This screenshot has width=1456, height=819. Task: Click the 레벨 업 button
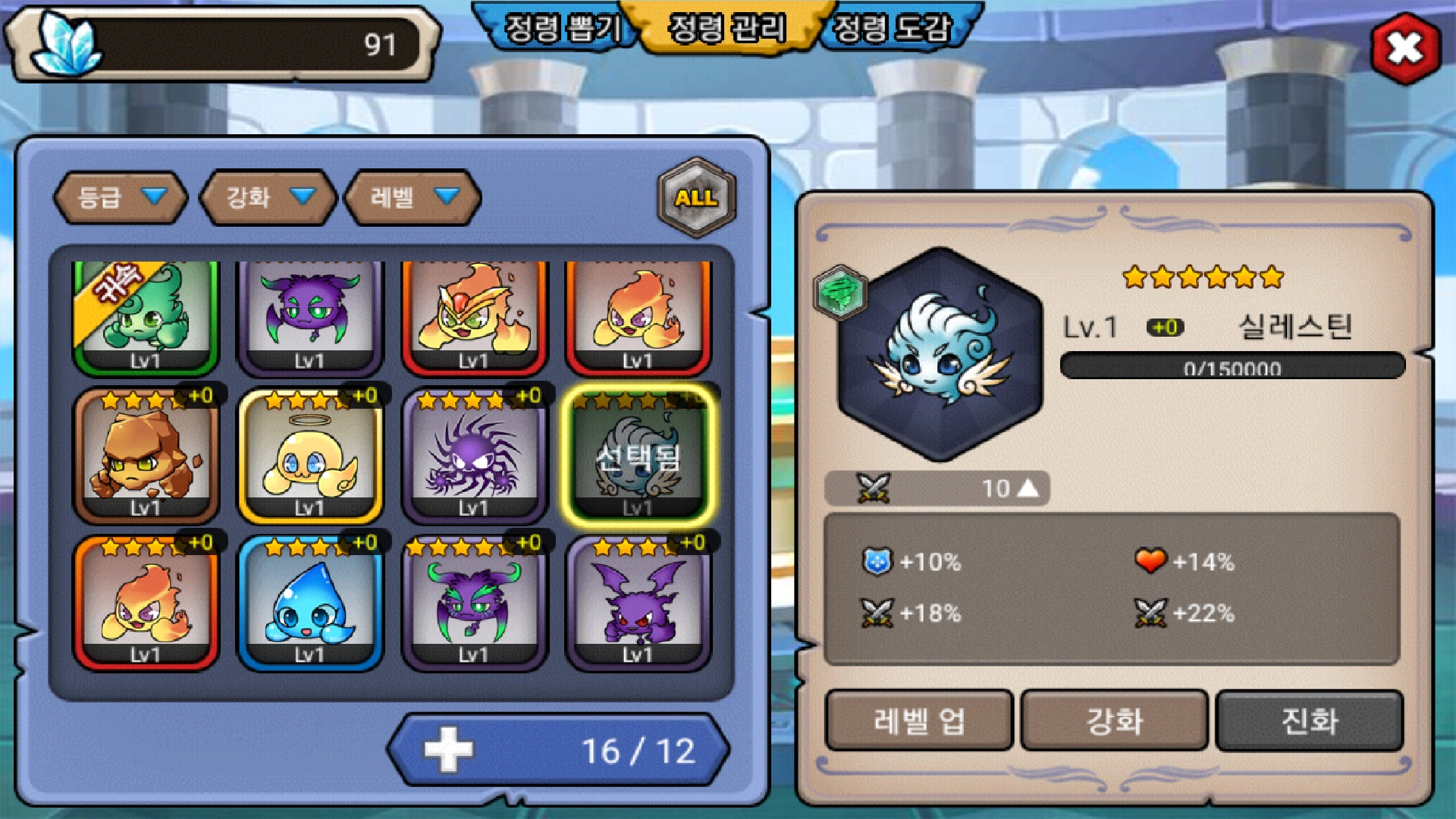919,720
